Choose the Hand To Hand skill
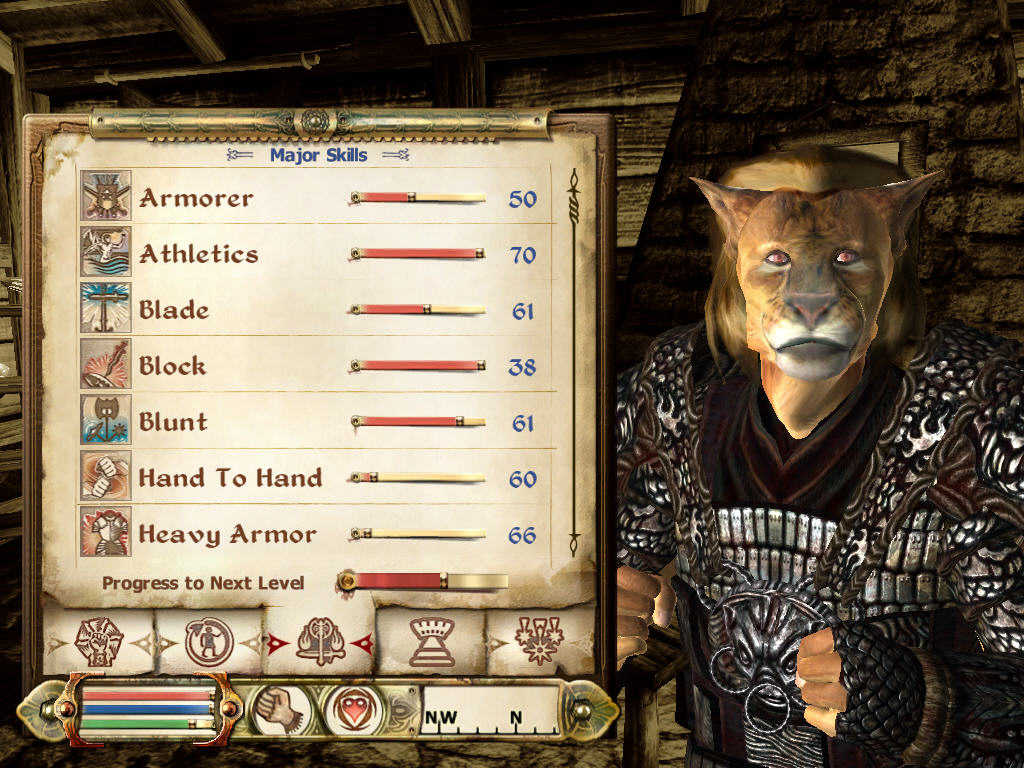Viewport: 1024px width, 768px height. (x=310, y=478)
